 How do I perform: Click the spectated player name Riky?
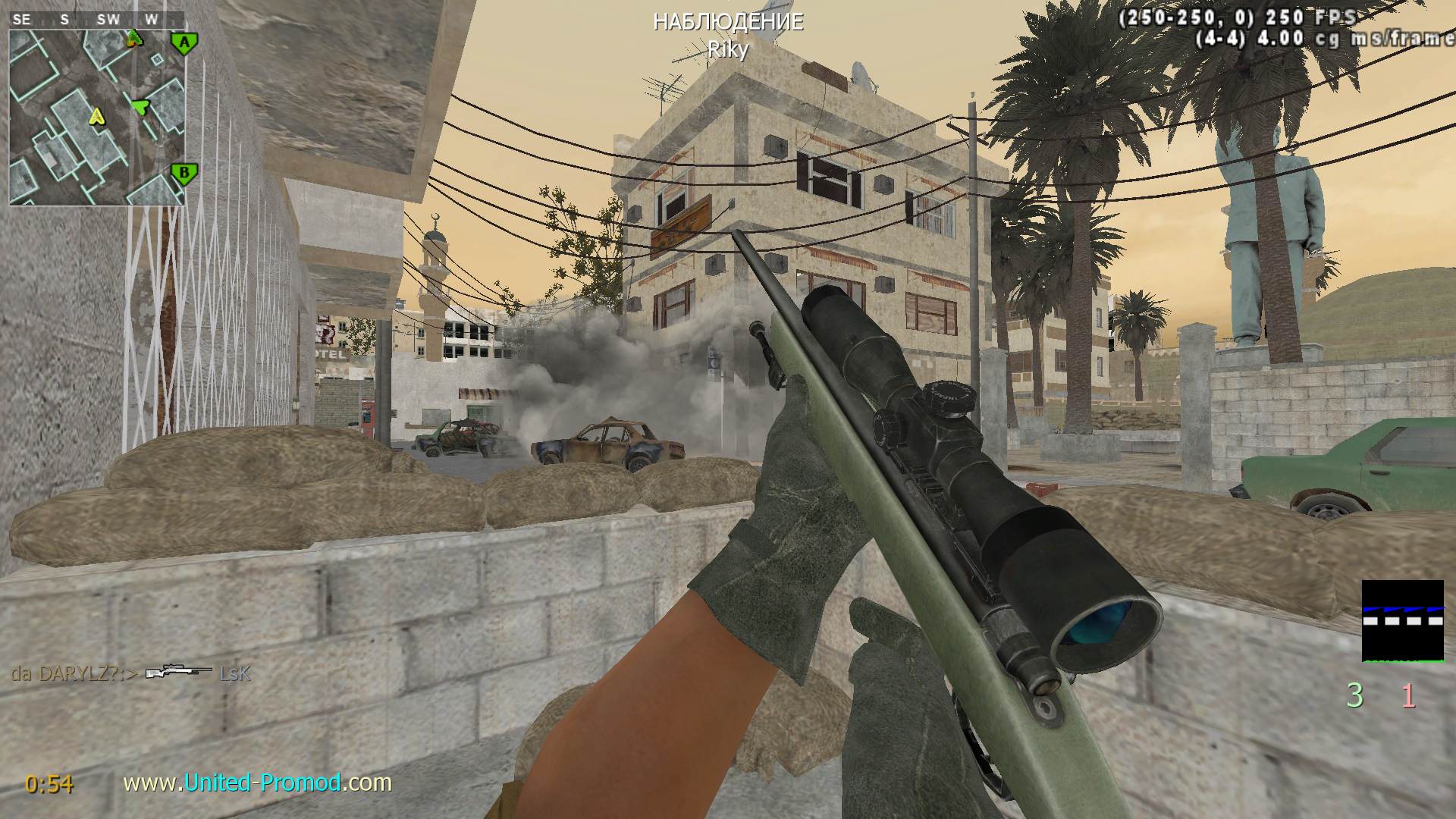pyautogui.click(x=727, y=50)
